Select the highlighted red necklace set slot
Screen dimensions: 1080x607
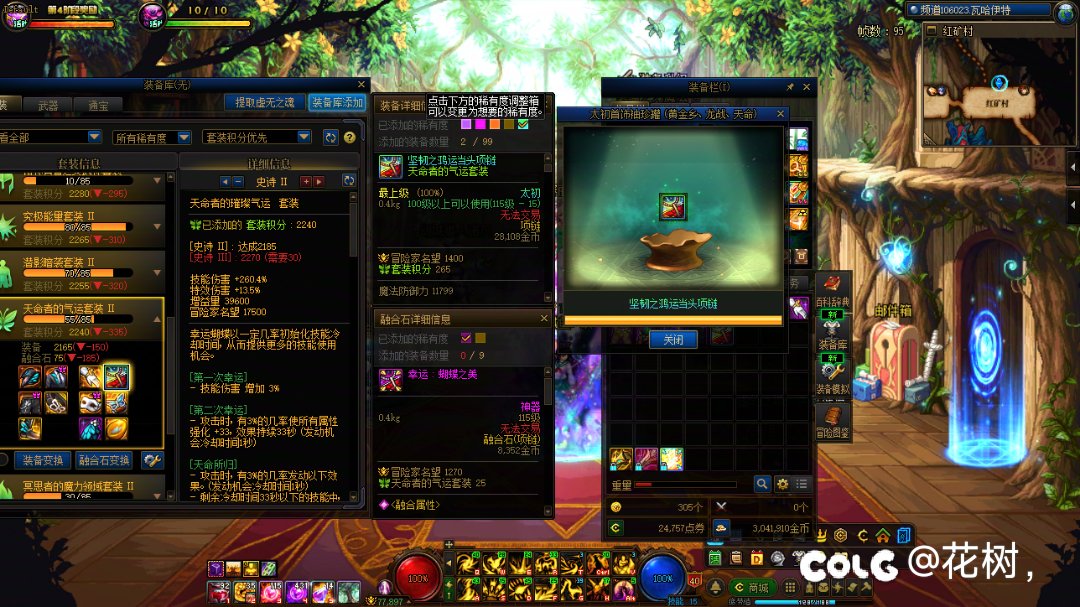[117, 377]
